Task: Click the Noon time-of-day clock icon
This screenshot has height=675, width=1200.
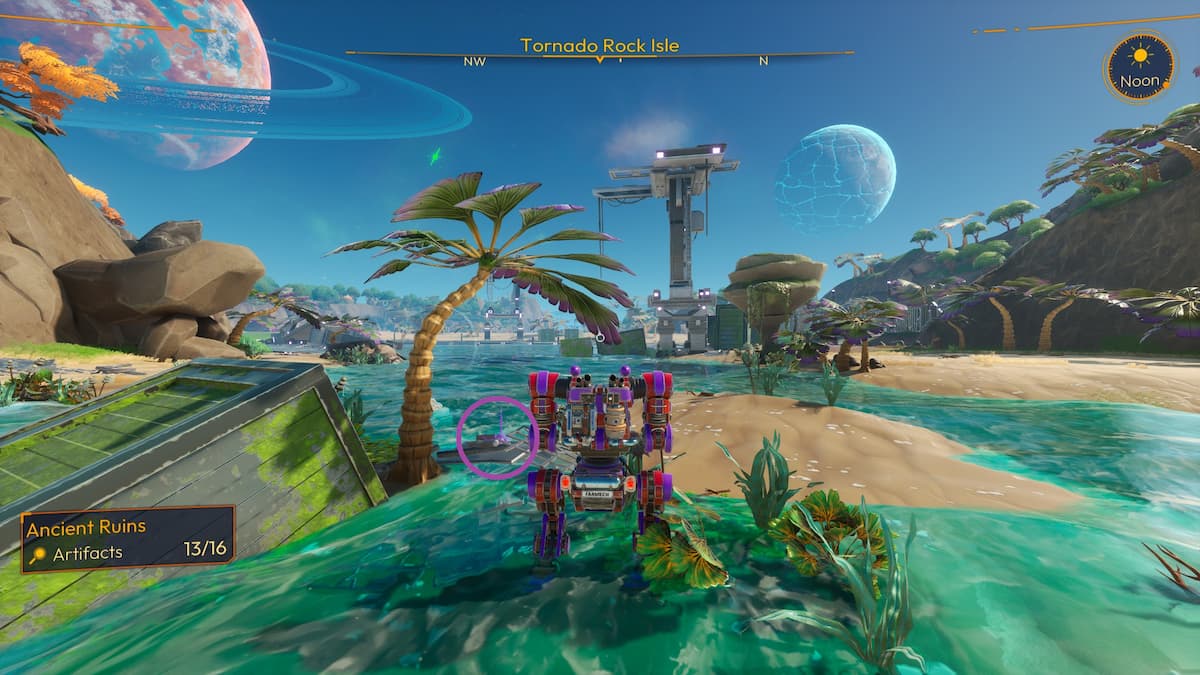Action: coord(1140,66)
